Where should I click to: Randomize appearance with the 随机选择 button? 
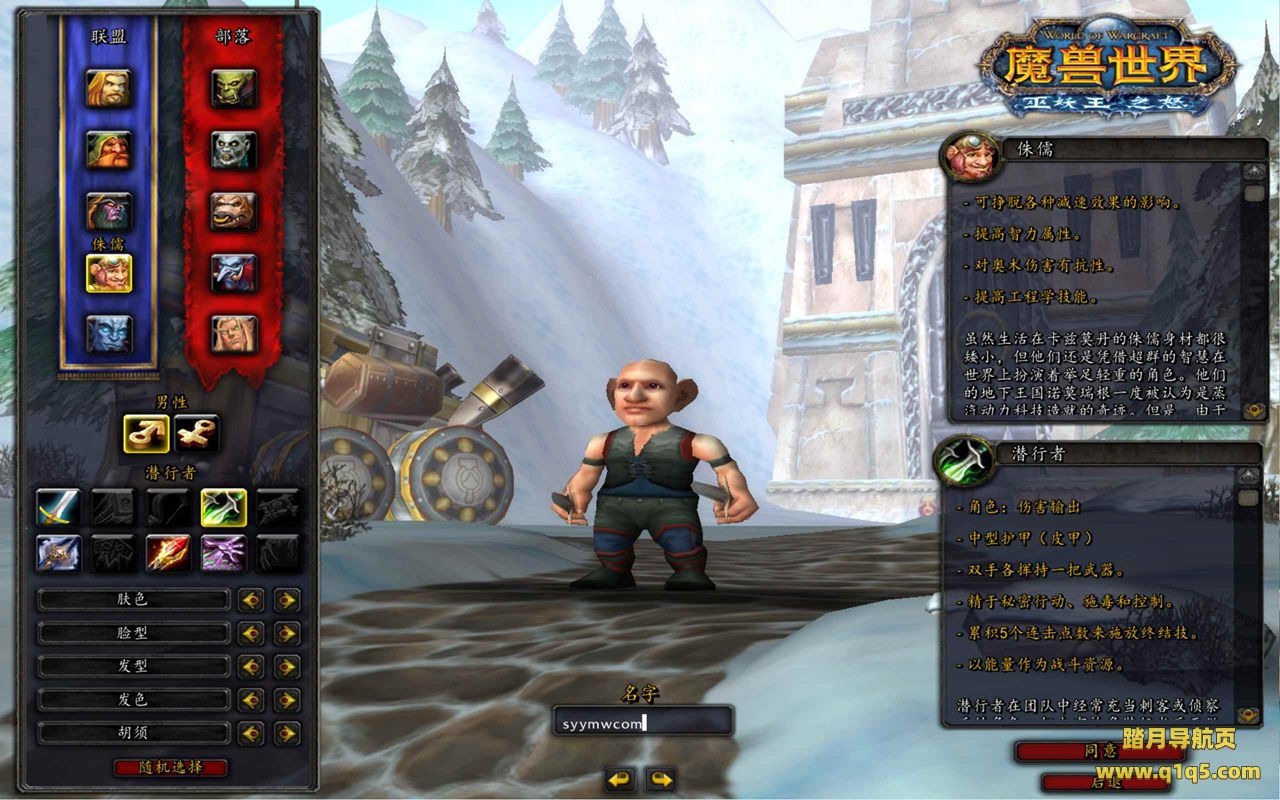pos(171,768)
